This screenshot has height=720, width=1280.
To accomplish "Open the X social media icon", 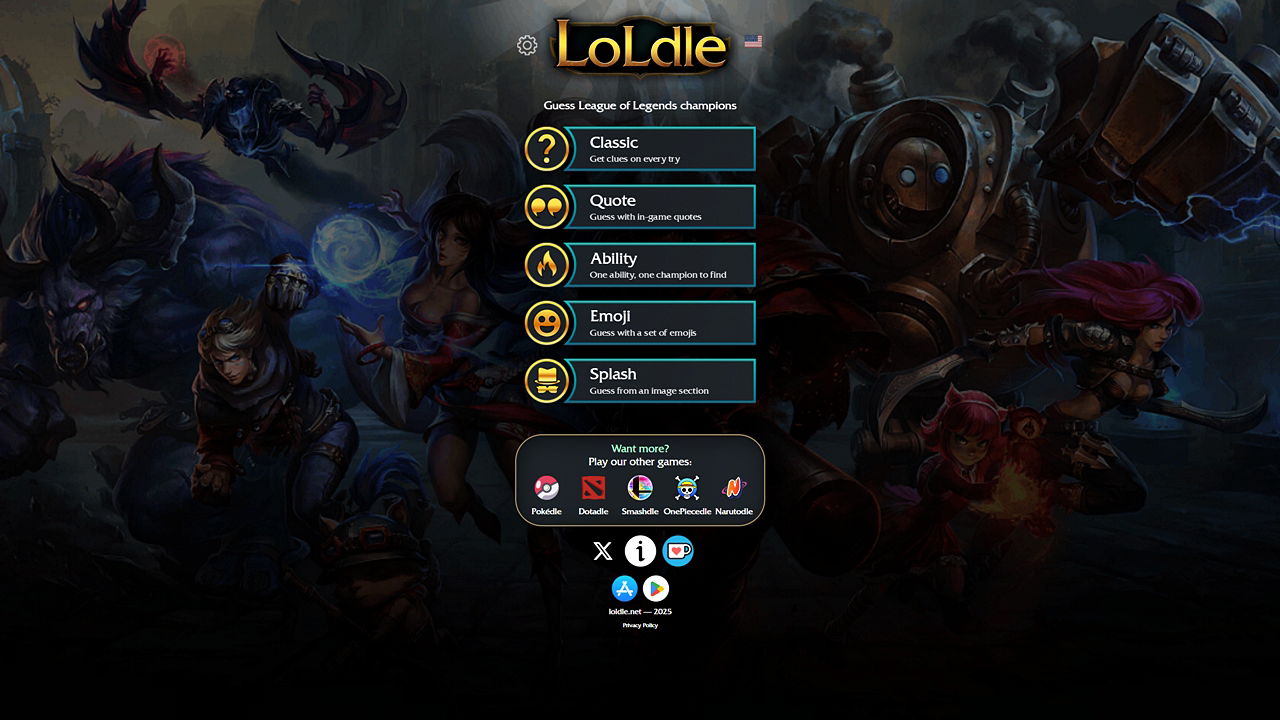I will pyautogui.click(x=602, y=551).
